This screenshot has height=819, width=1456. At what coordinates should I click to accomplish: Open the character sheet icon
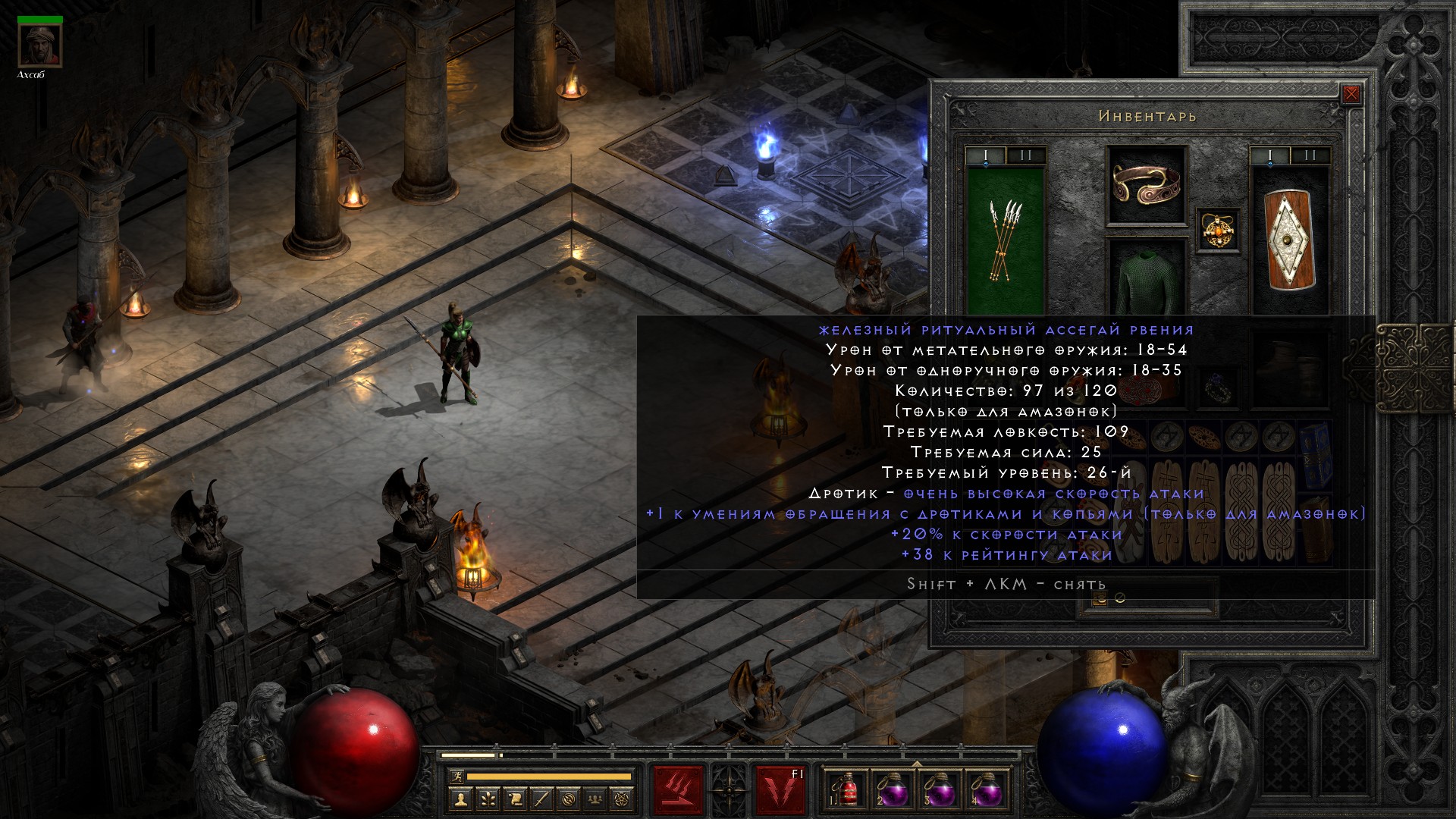pos(460,799)
